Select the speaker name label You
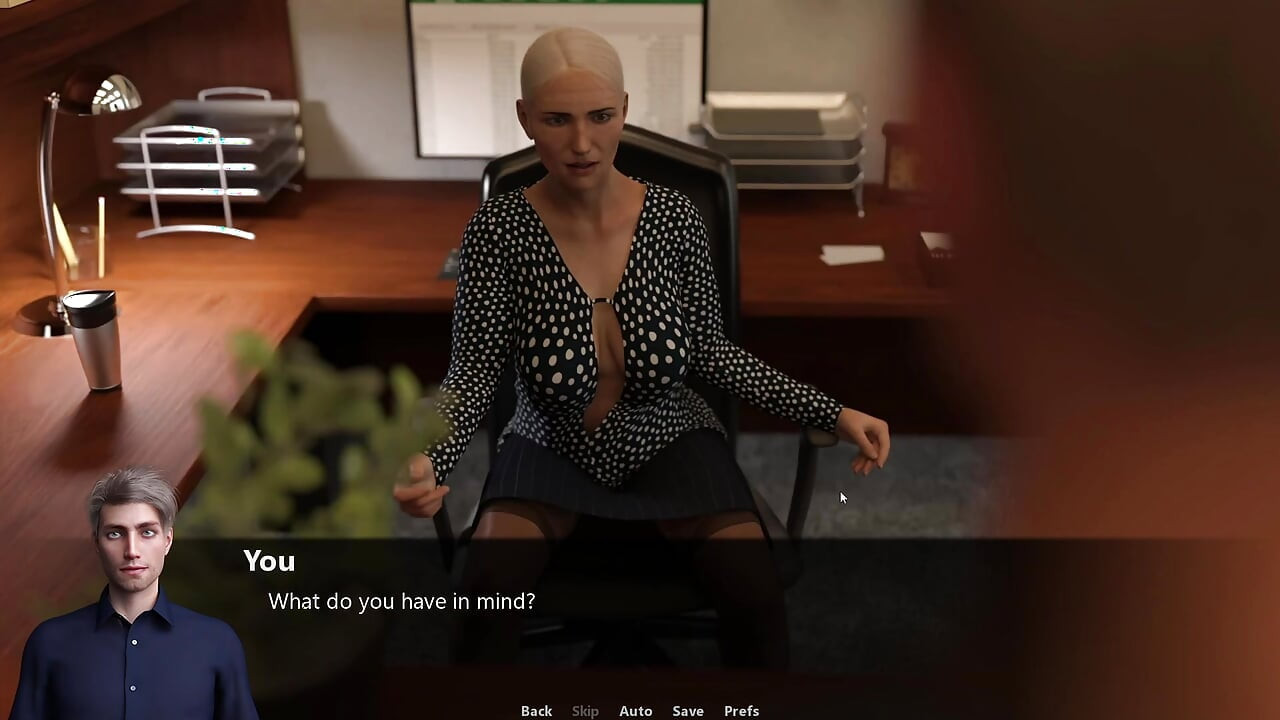 [x=269, y=561]
